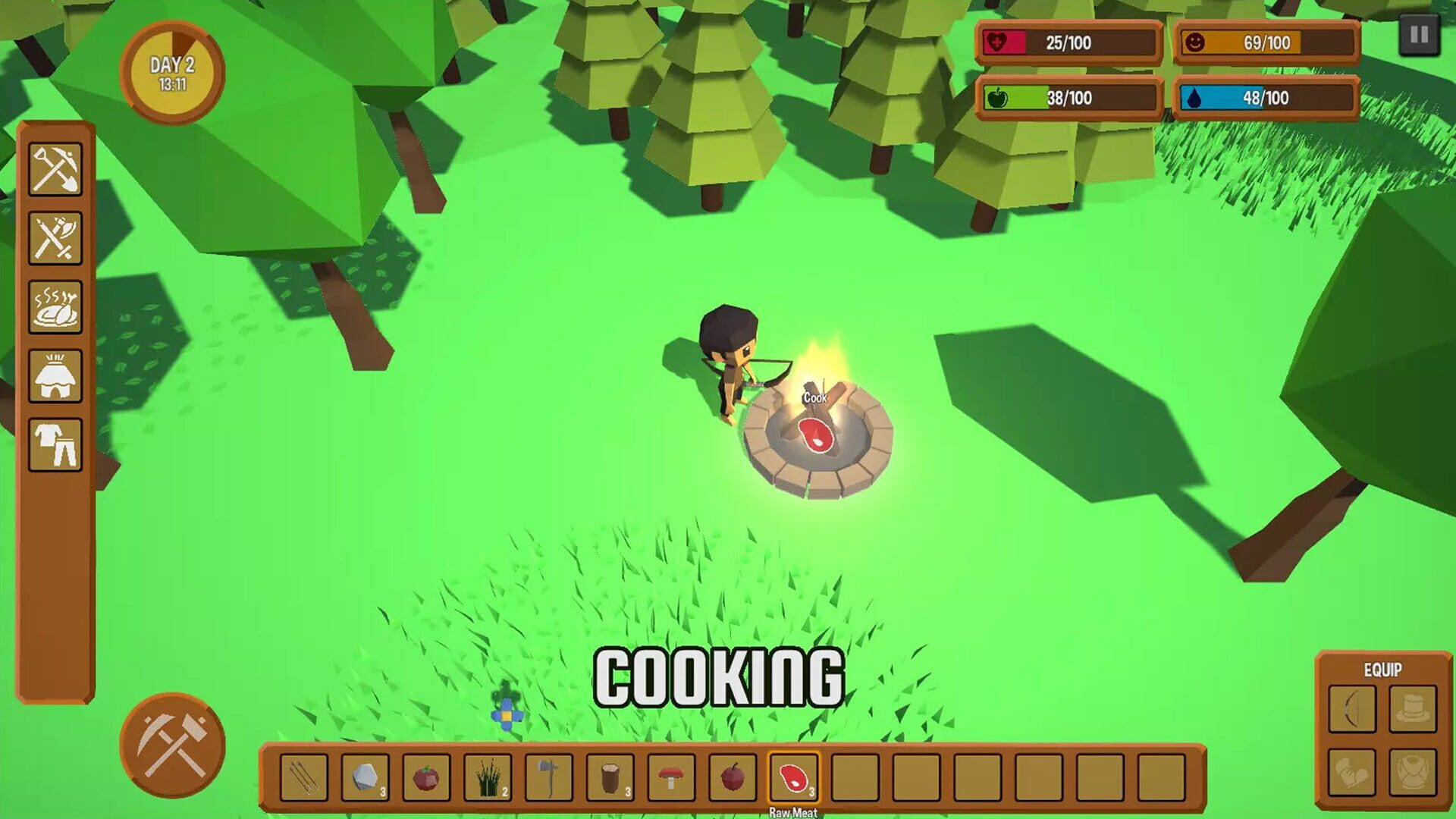Click the Cook prompt above the campfire
The width and height of the screenshot is (1456, 819).
pyautogui.click(x=815, y=395)
